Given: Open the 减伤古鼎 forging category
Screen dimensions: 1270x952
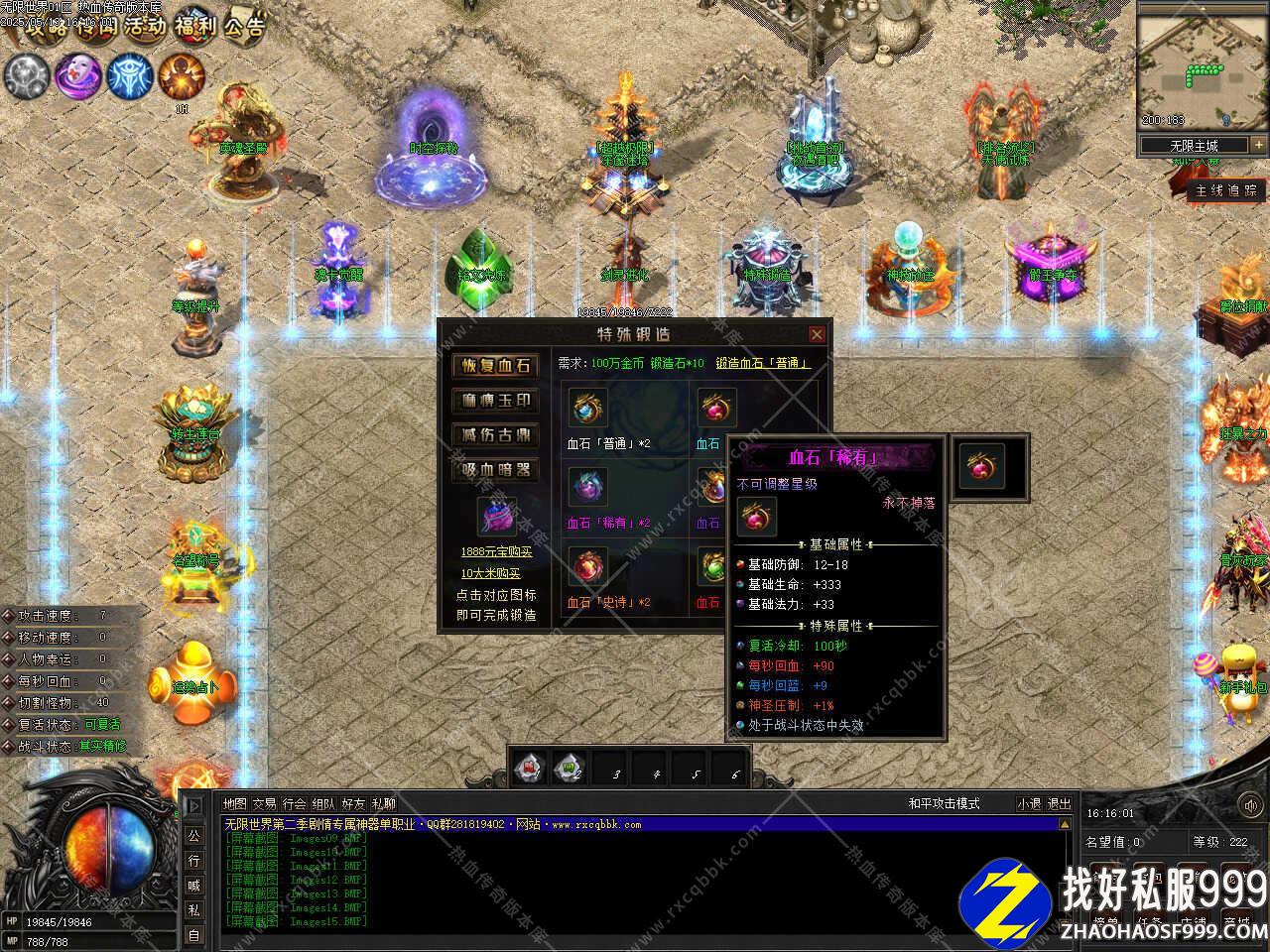Looking at the screenshot, I should (x=495, y=435).
